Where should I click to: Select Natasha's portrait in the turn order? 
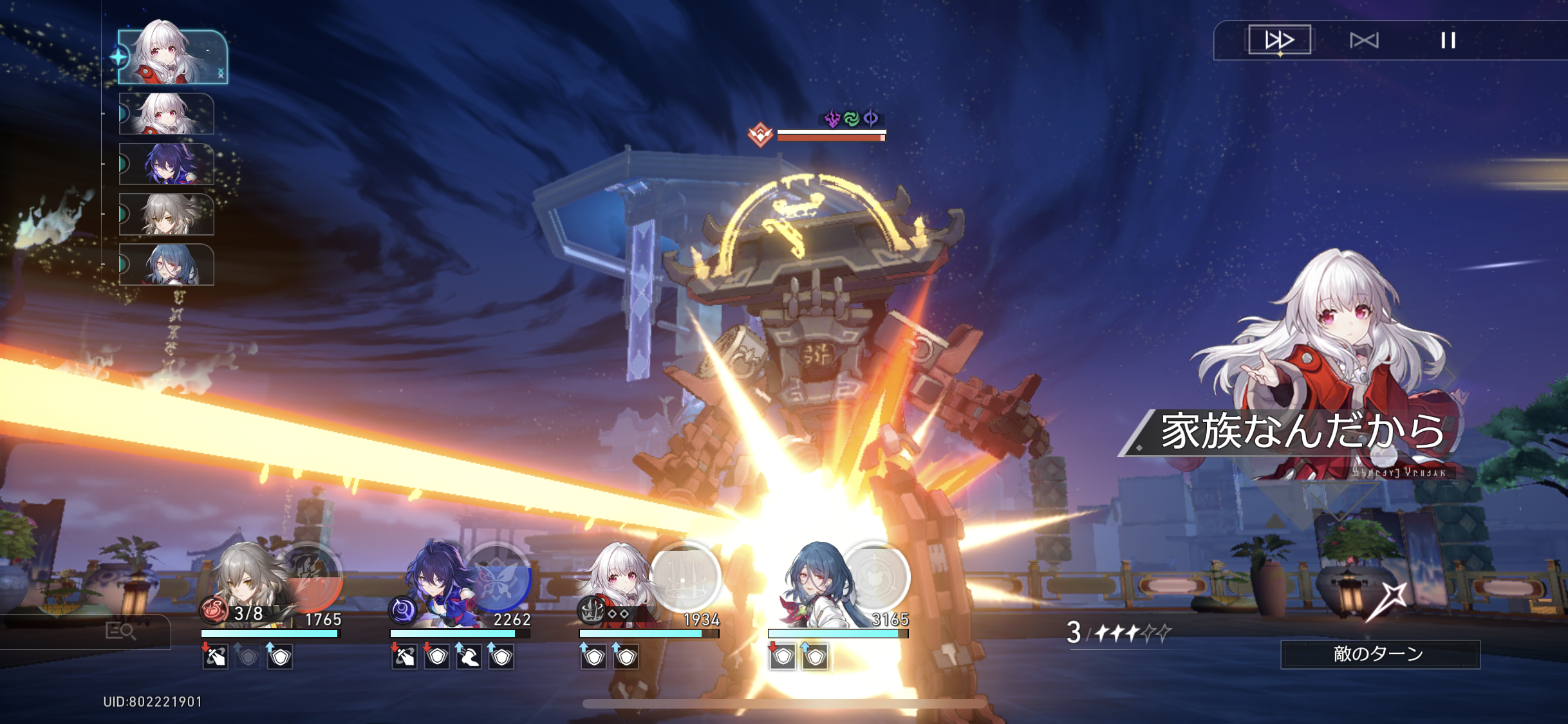(x=167, y=264)
